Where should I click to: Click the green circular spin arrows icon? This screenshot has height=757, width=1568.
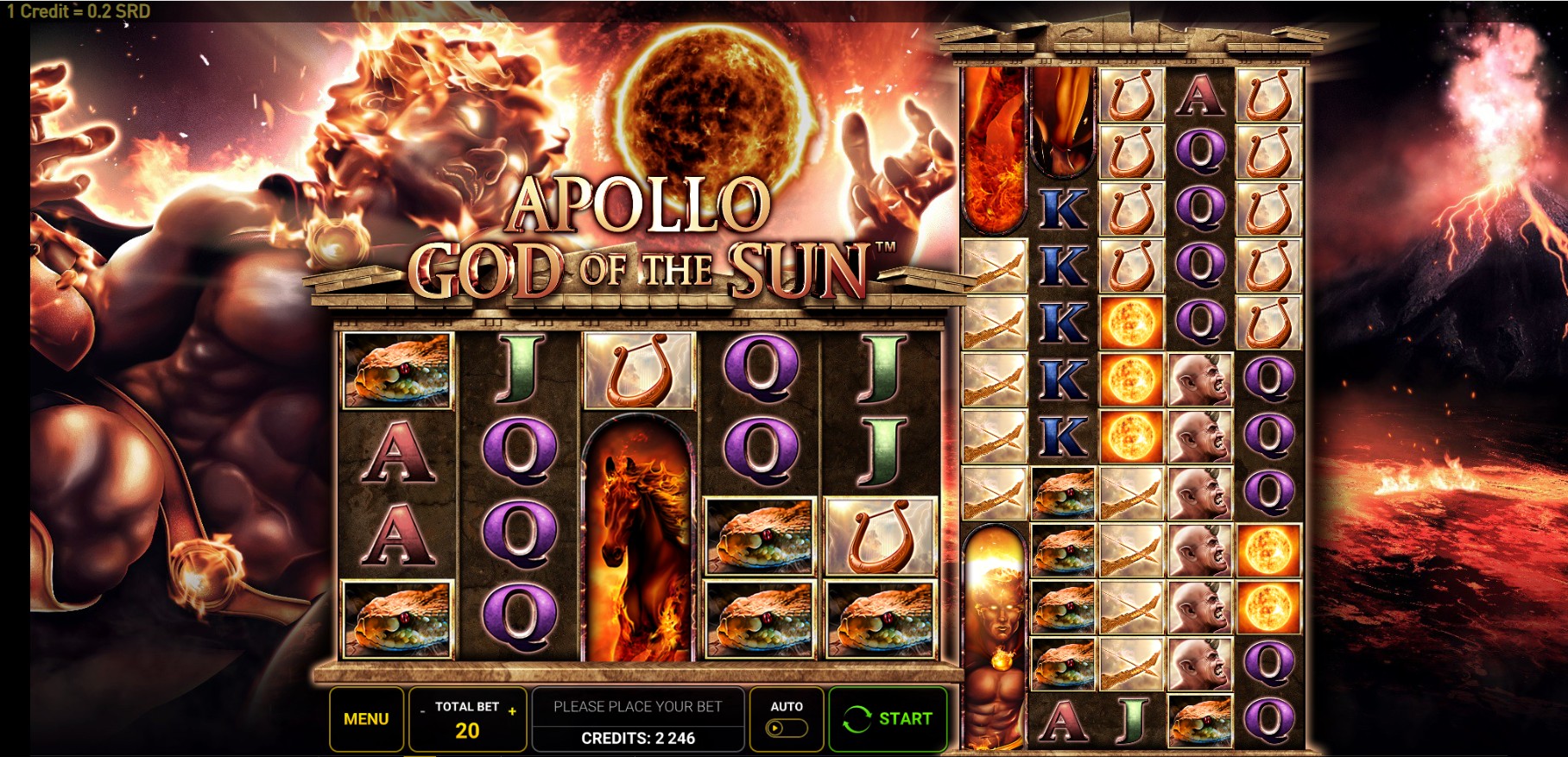click(x=858, y=719)
